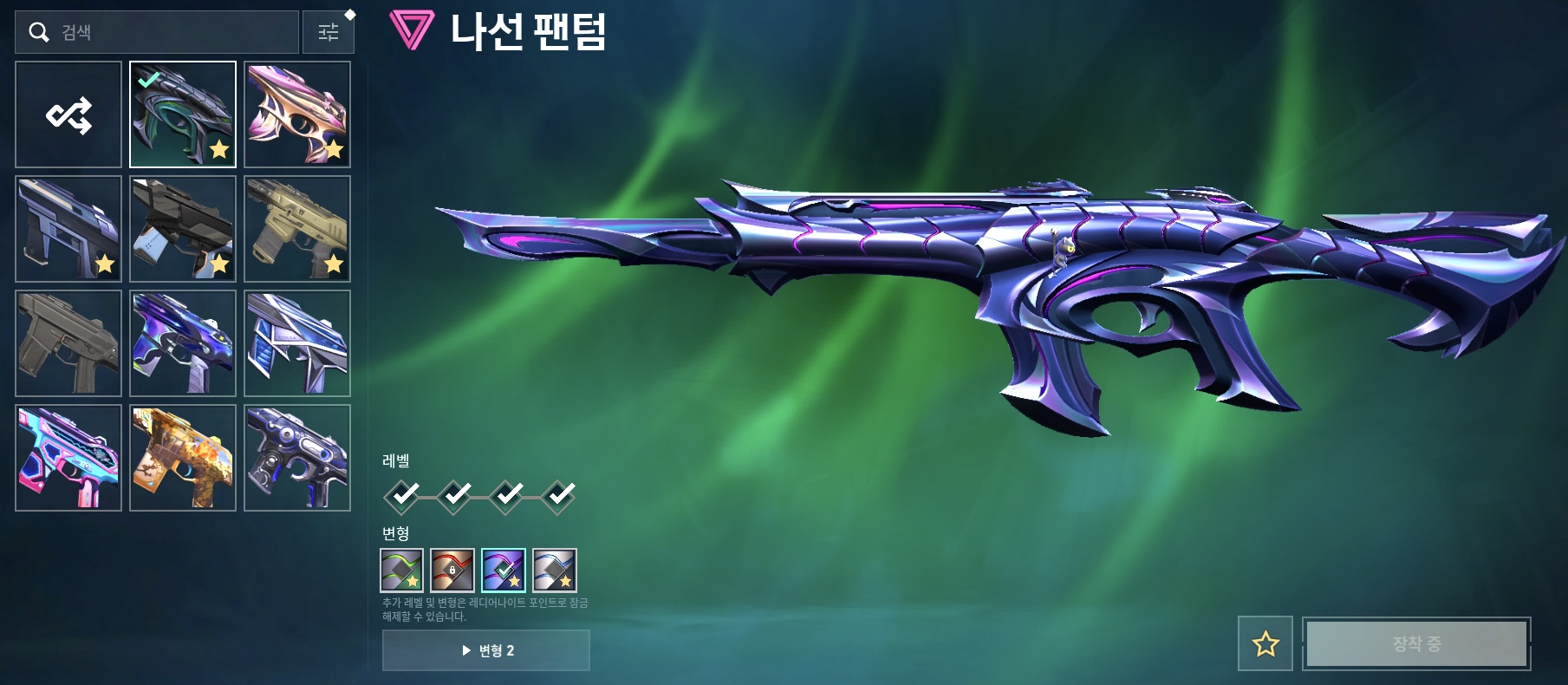Select the pink and cyan neon Phantom skin
1568x685 pixels.
pyautogui.click(x=68, y=458)
